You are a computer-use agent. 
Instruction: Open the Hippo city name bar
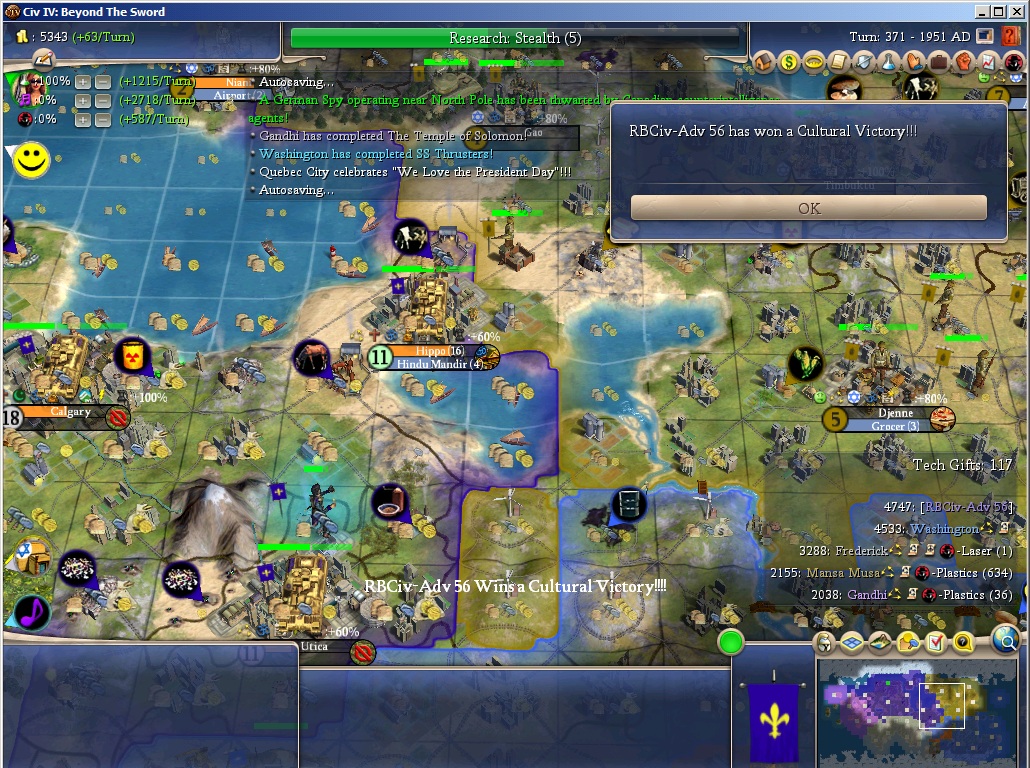(433, 351)
